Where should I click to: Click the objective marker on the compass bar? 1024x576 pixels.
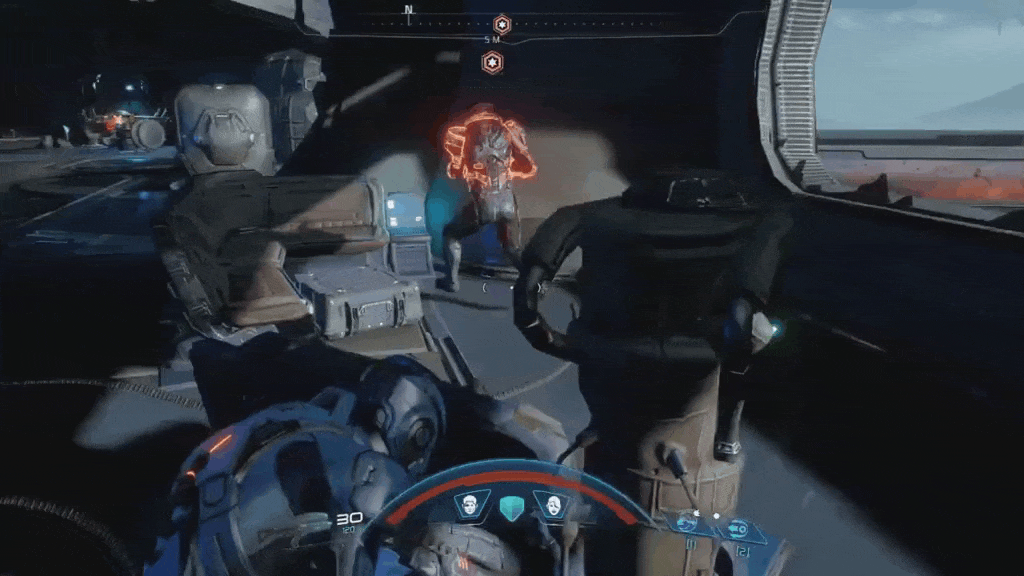tap(502, 23)
